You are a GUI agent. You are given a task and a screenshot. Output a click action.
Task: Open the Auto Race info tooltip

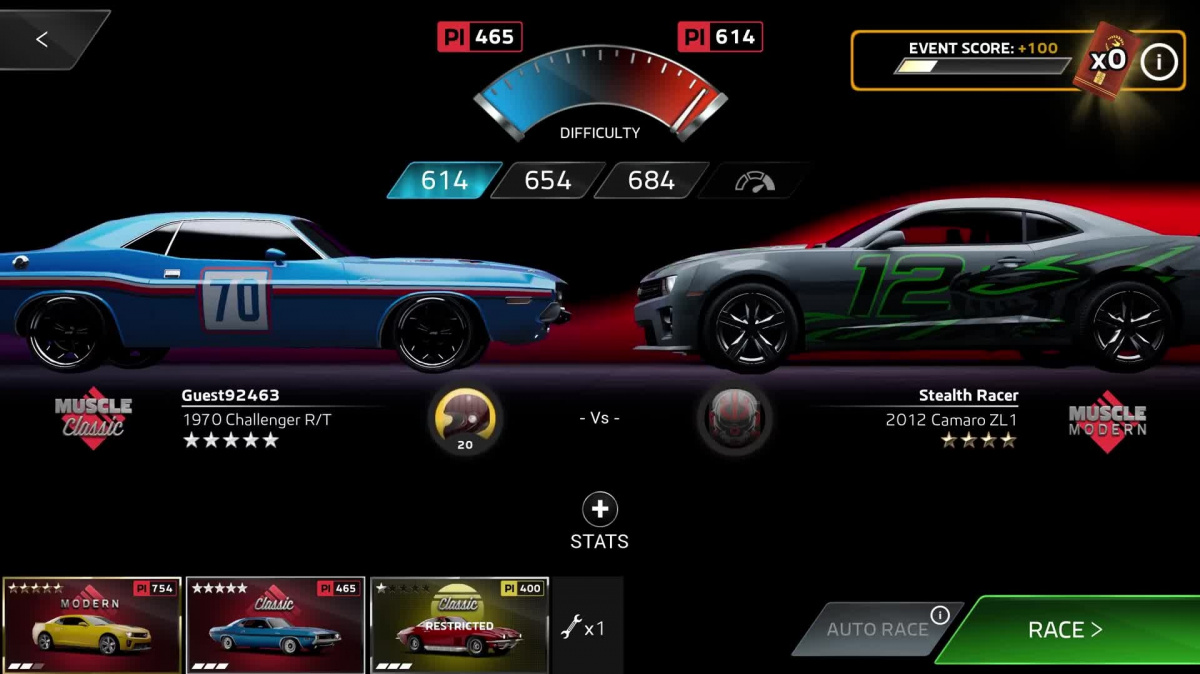coord(940,615)
